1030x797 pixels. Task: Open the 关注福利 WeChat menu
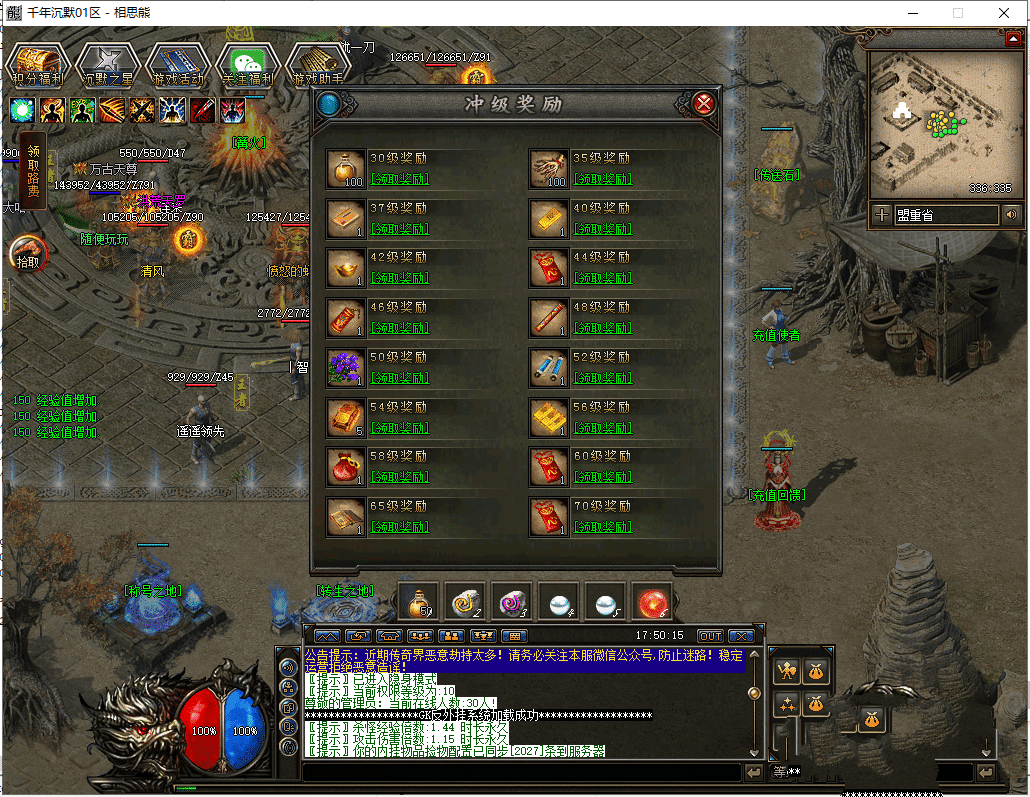tap(247, 64)
